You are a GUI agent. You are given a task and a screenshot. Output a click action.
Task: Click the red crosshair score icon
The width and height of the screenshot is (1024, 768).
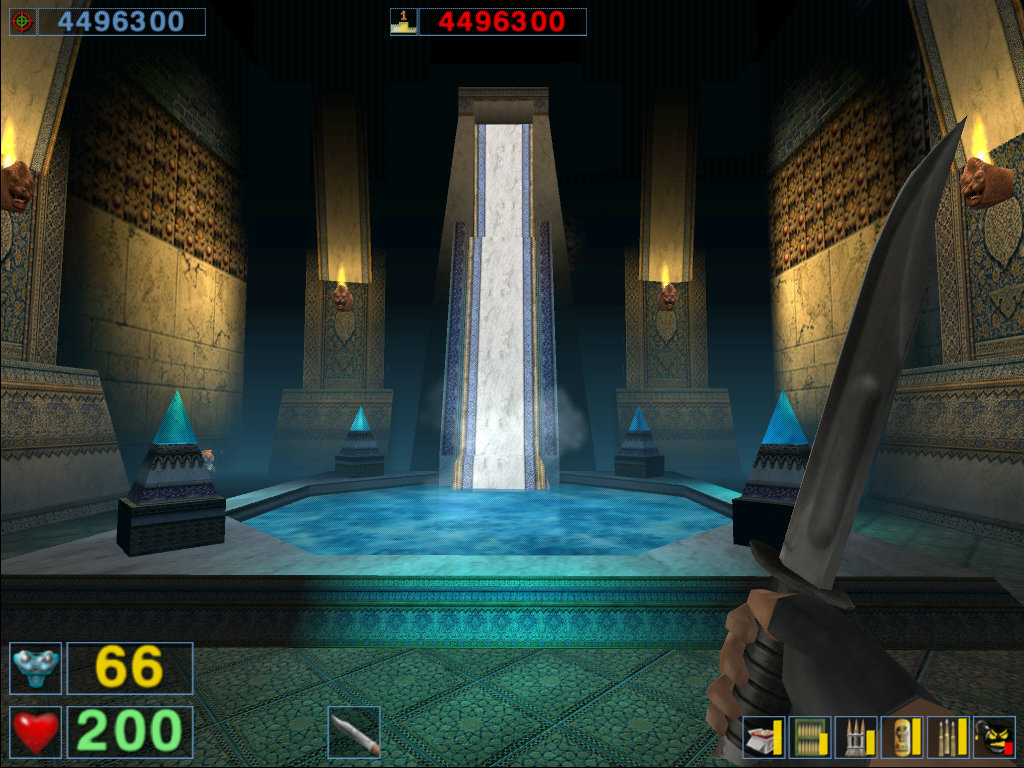click(23, 22)
